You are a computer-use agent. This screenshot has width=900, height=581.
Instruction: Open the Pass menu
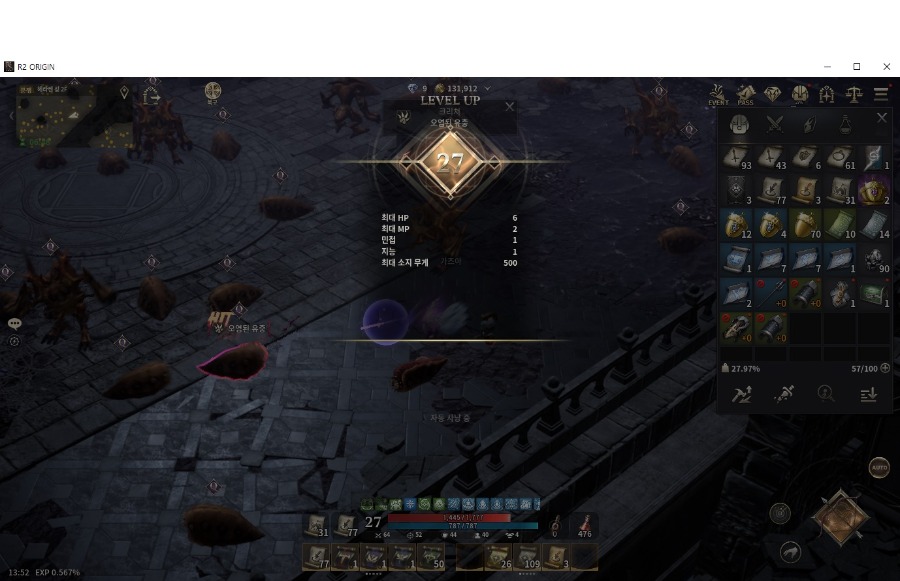pyautogui.click(x=745, y=95)
